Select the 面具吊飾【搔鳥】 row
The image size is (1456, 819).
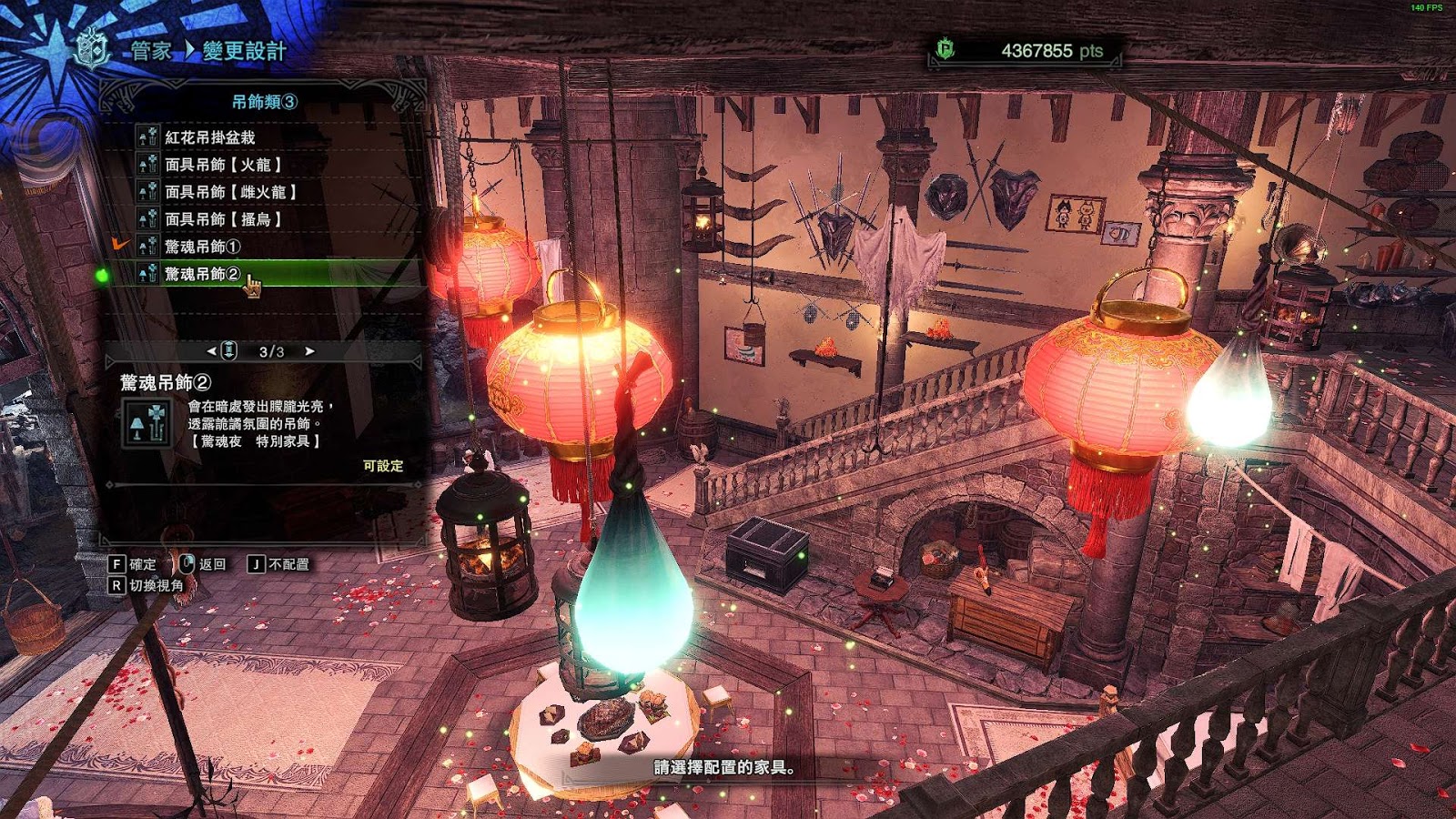[223, 219]
